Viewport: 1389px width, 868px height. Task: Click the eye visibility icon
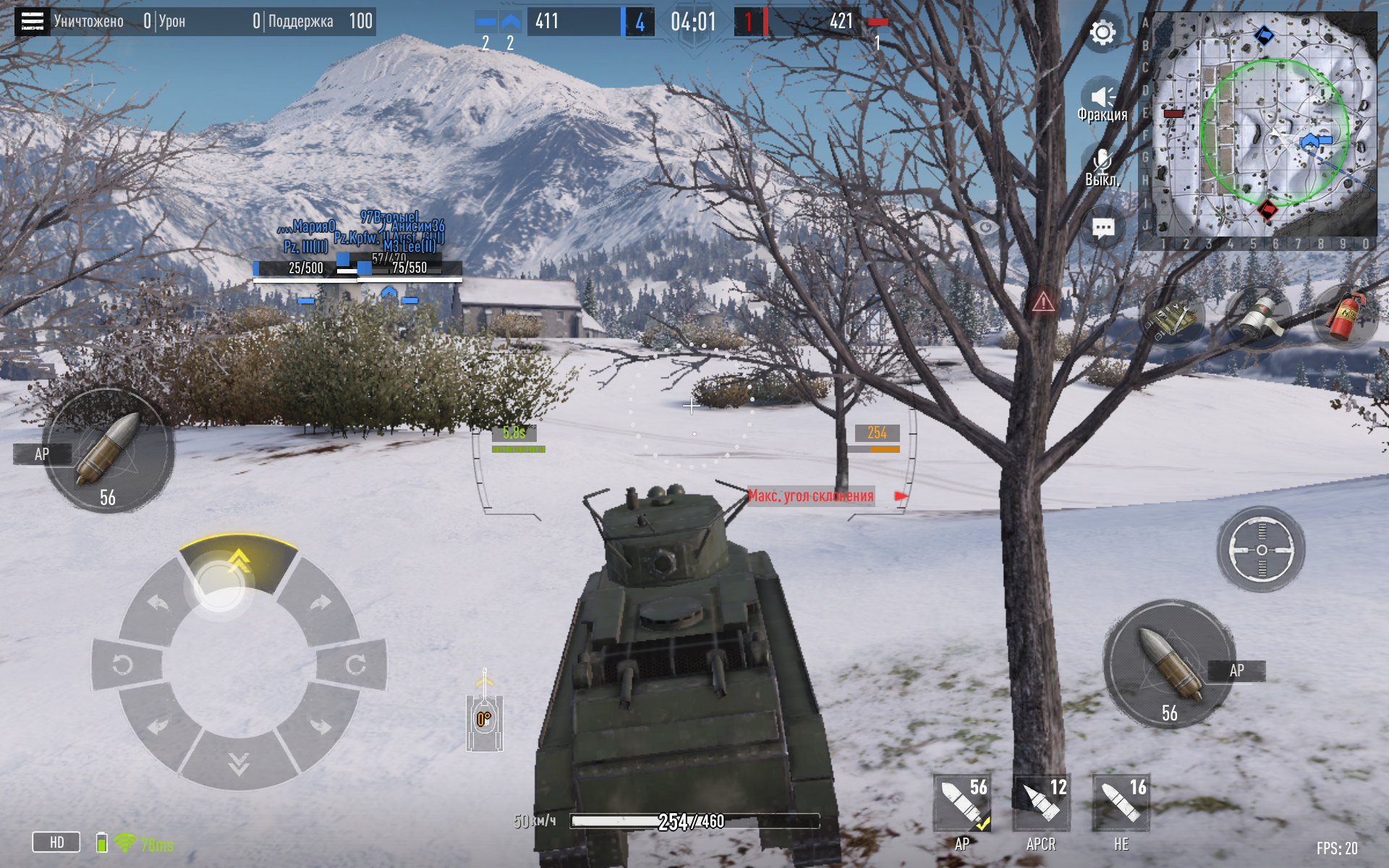point(985,227)
